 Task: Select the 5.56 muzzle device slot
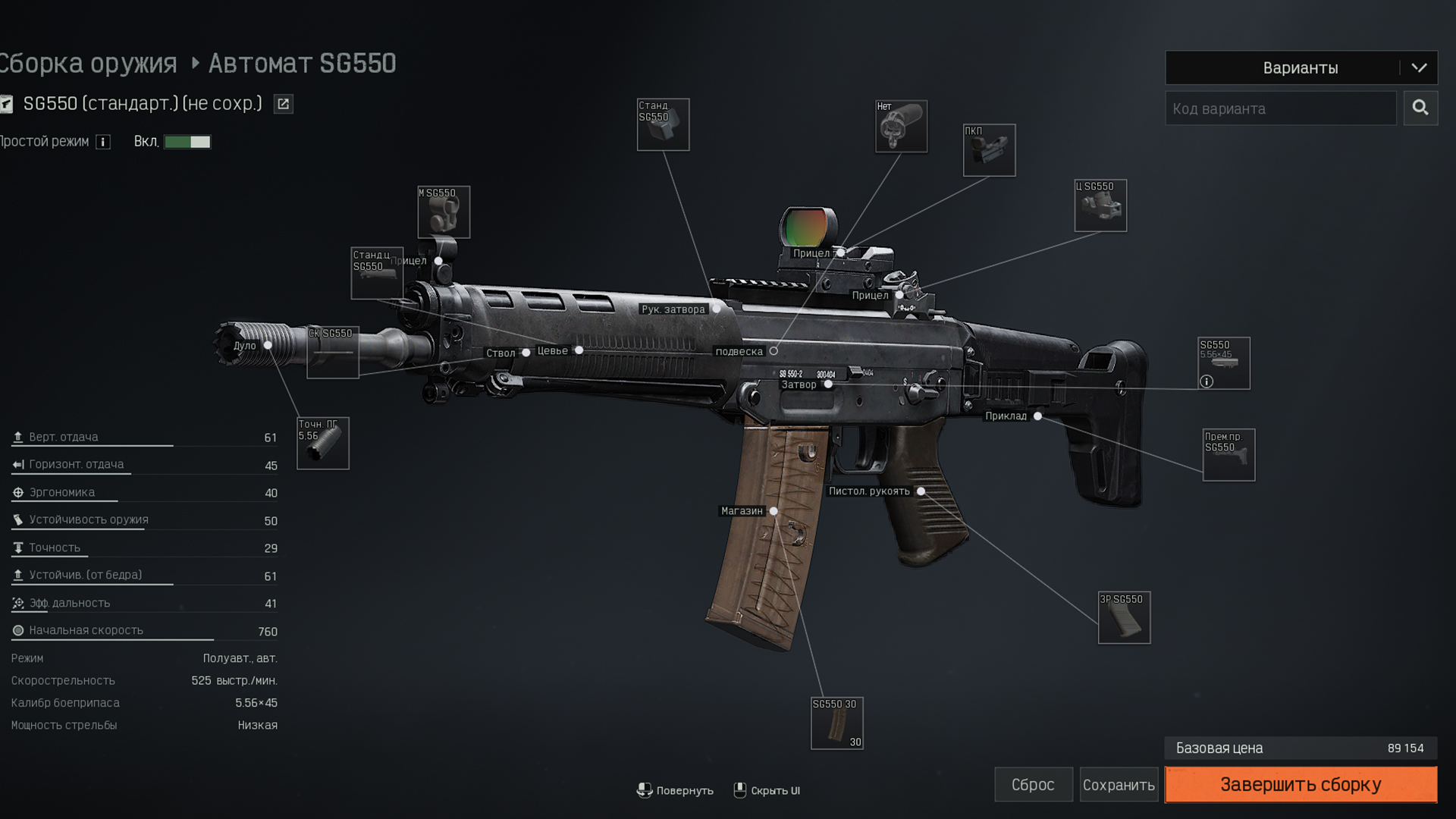tap(323, 444)
